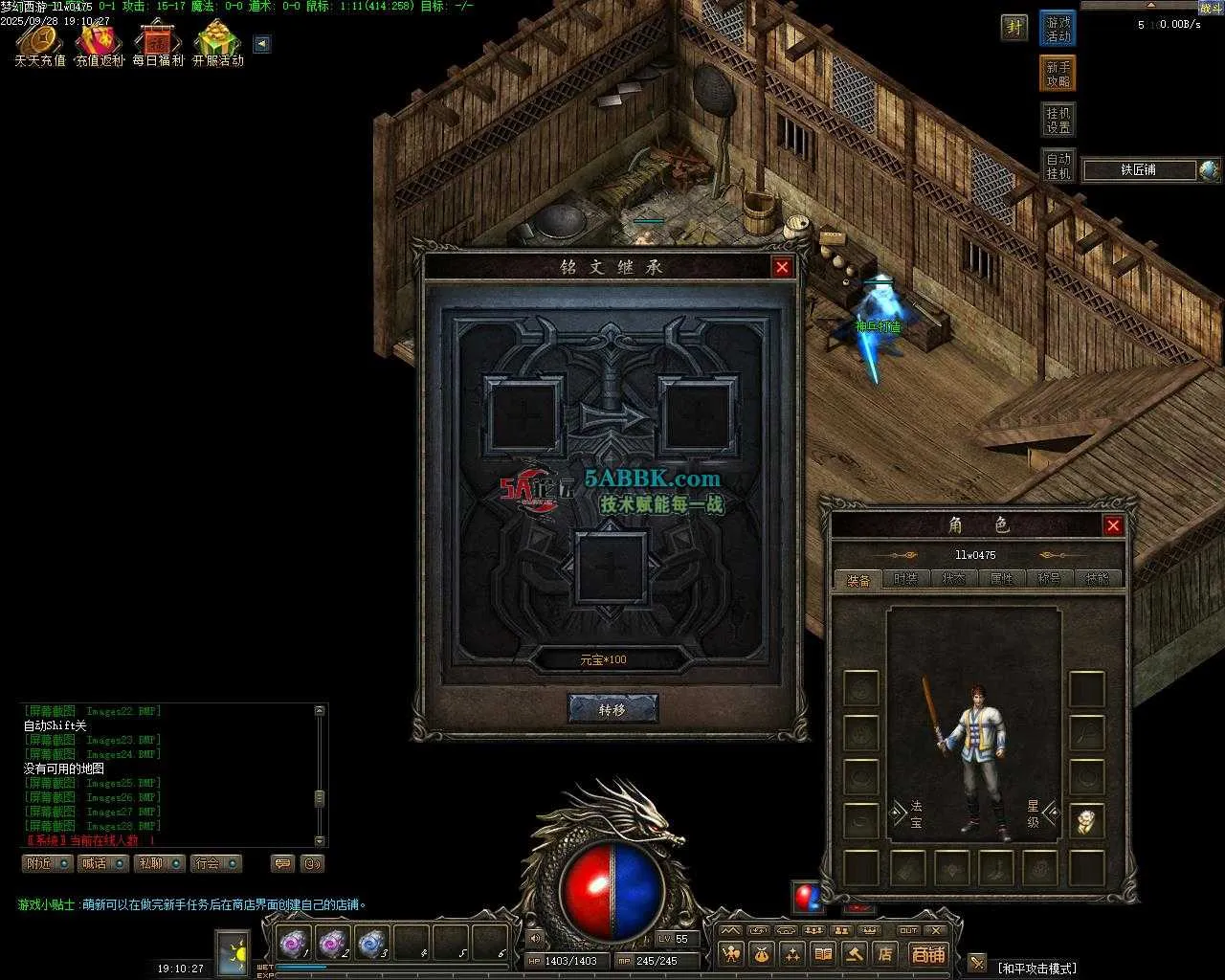This screenshot has width=1225, height=980.
Task: Select the 称号 title tab
Action: (x=1049, y=579)
